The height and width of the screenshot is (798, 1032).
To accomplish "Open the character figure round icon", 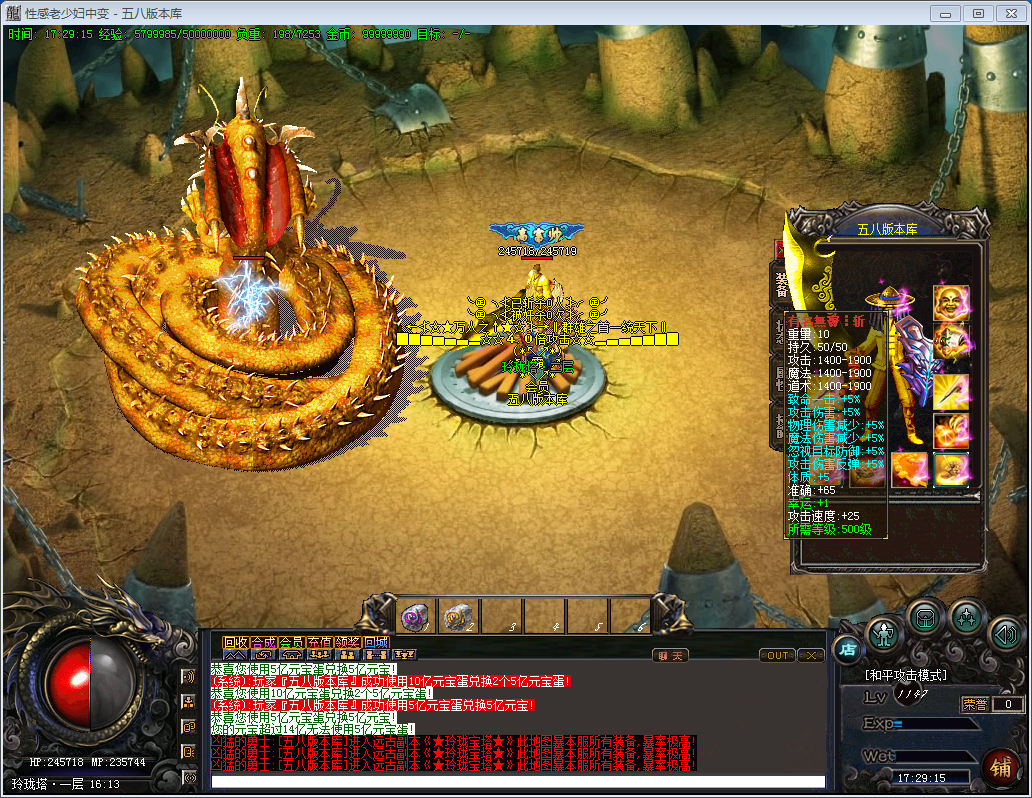I will [884, 634].
